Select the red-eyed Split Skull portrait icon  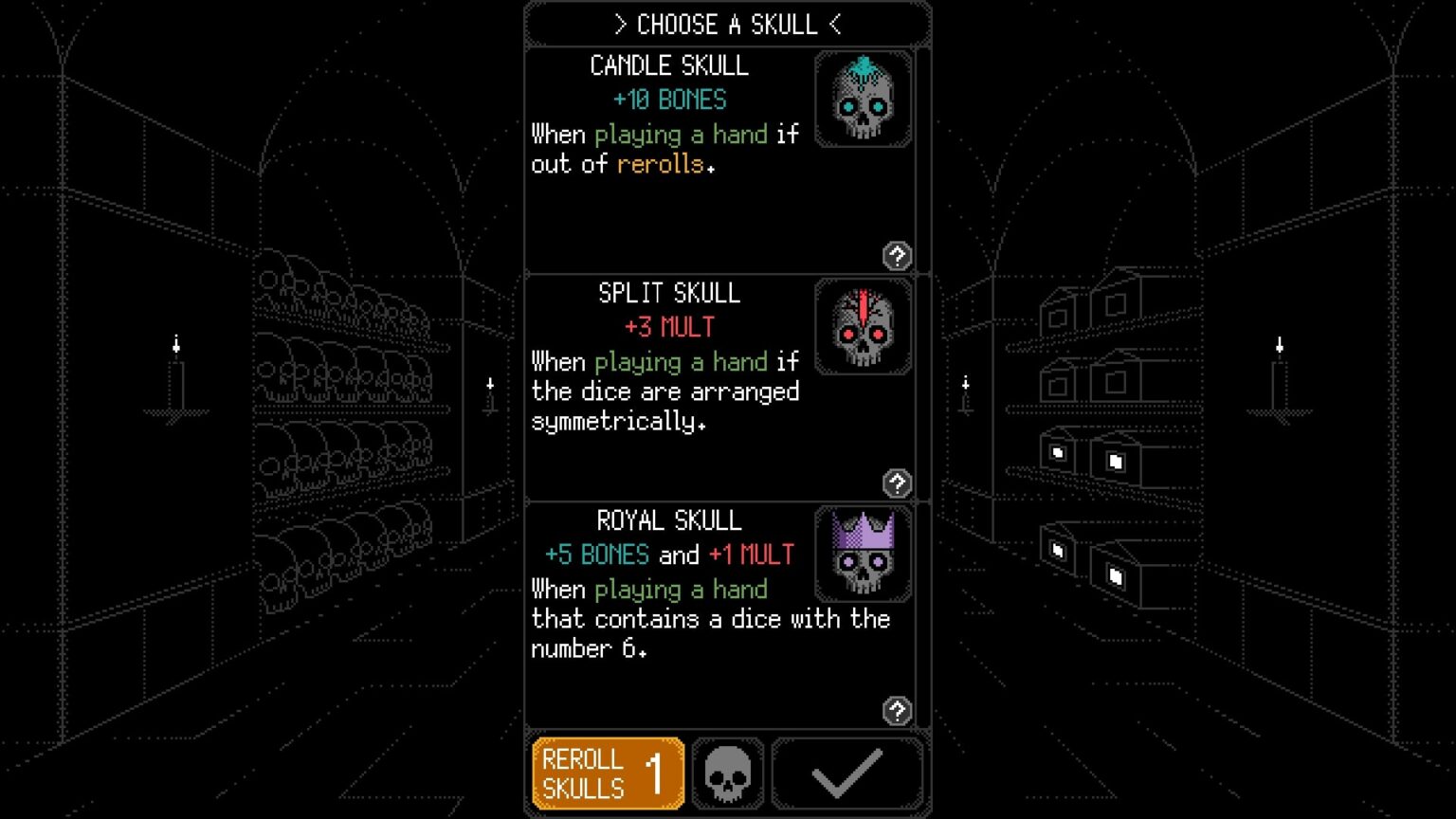coord(862,327)
